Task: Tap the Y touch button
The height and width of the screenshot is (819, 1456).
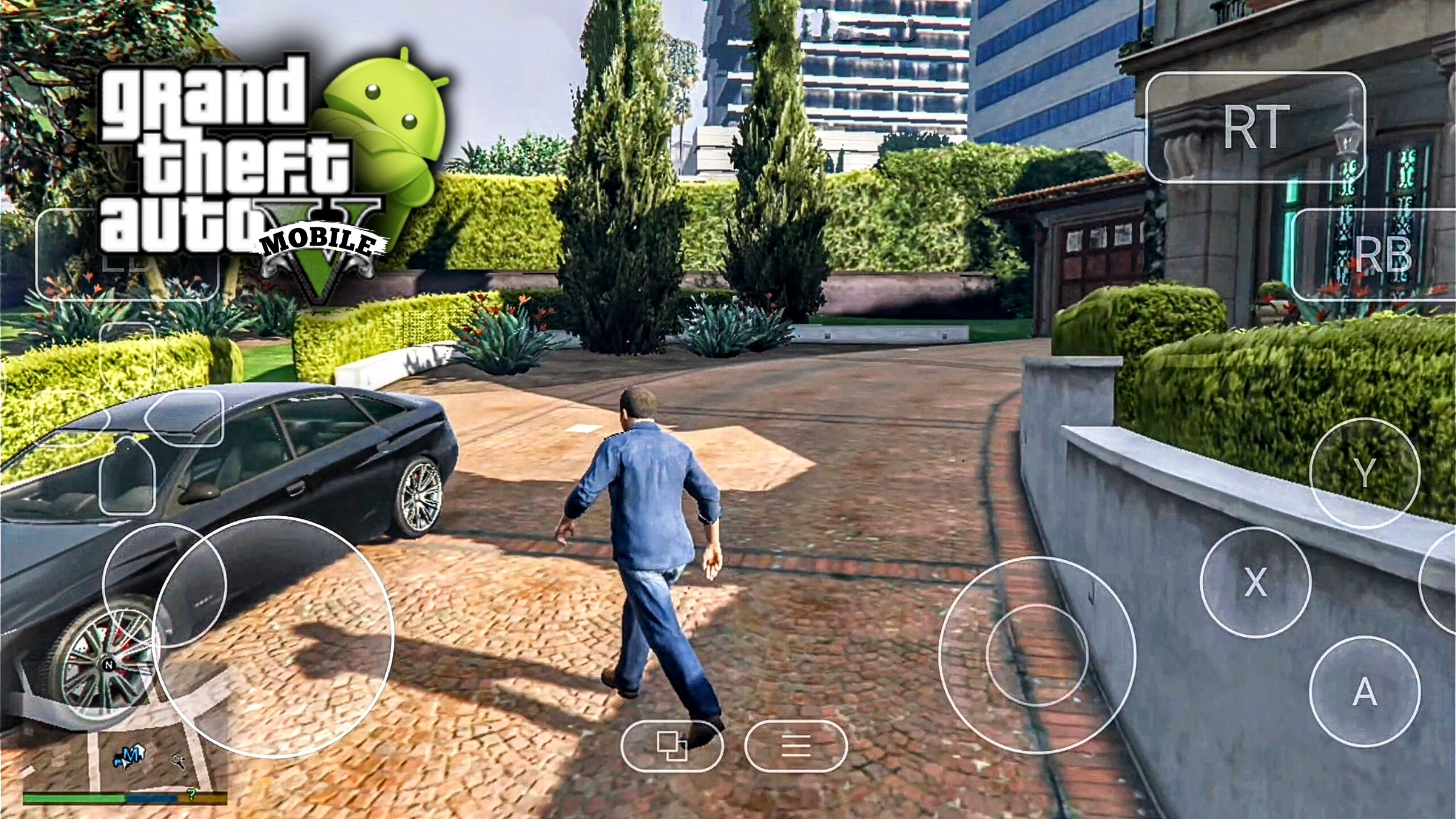Action: 1364,473
